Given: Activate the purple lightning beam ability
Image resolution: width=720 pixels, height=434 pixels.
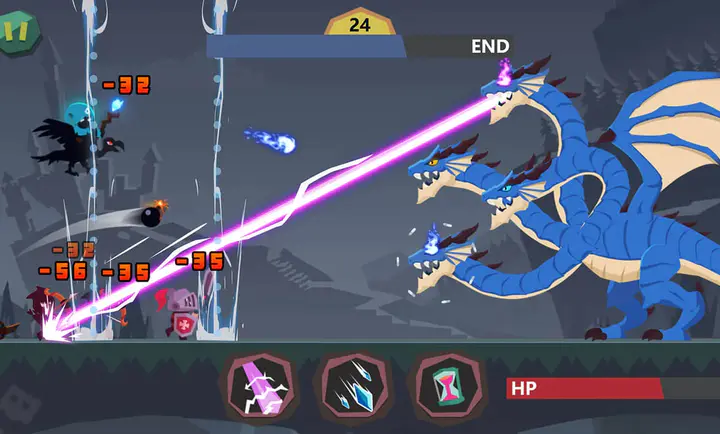Looking at the screenshot, I should [259, 385].
